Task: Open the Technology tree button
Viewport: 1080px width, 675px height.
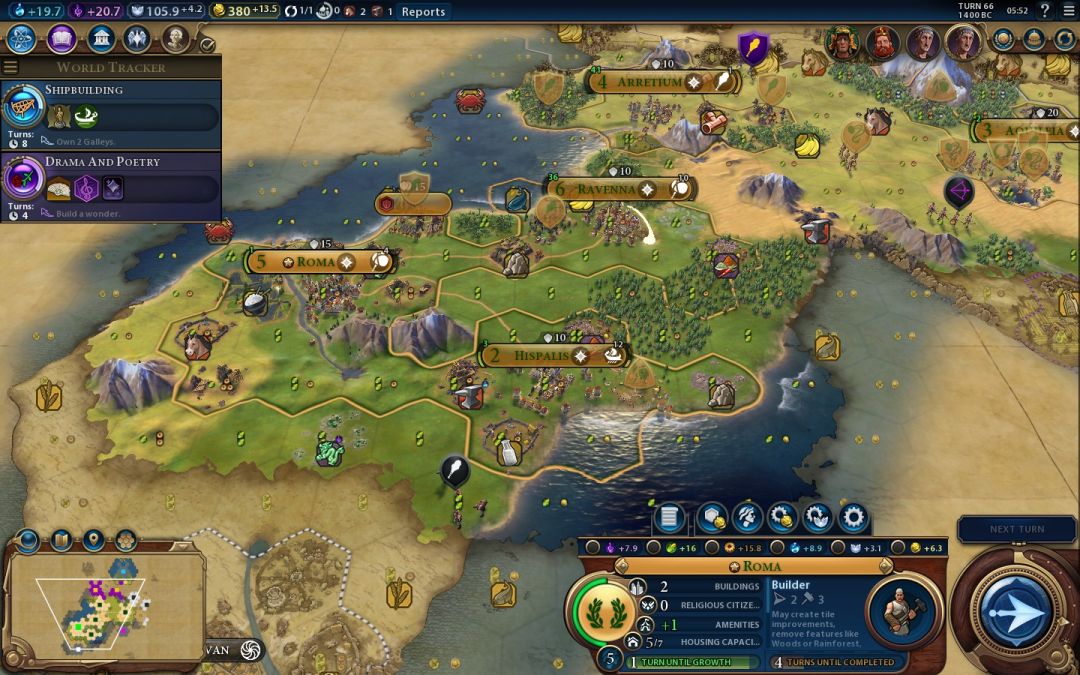Action: tap(21, 39)
